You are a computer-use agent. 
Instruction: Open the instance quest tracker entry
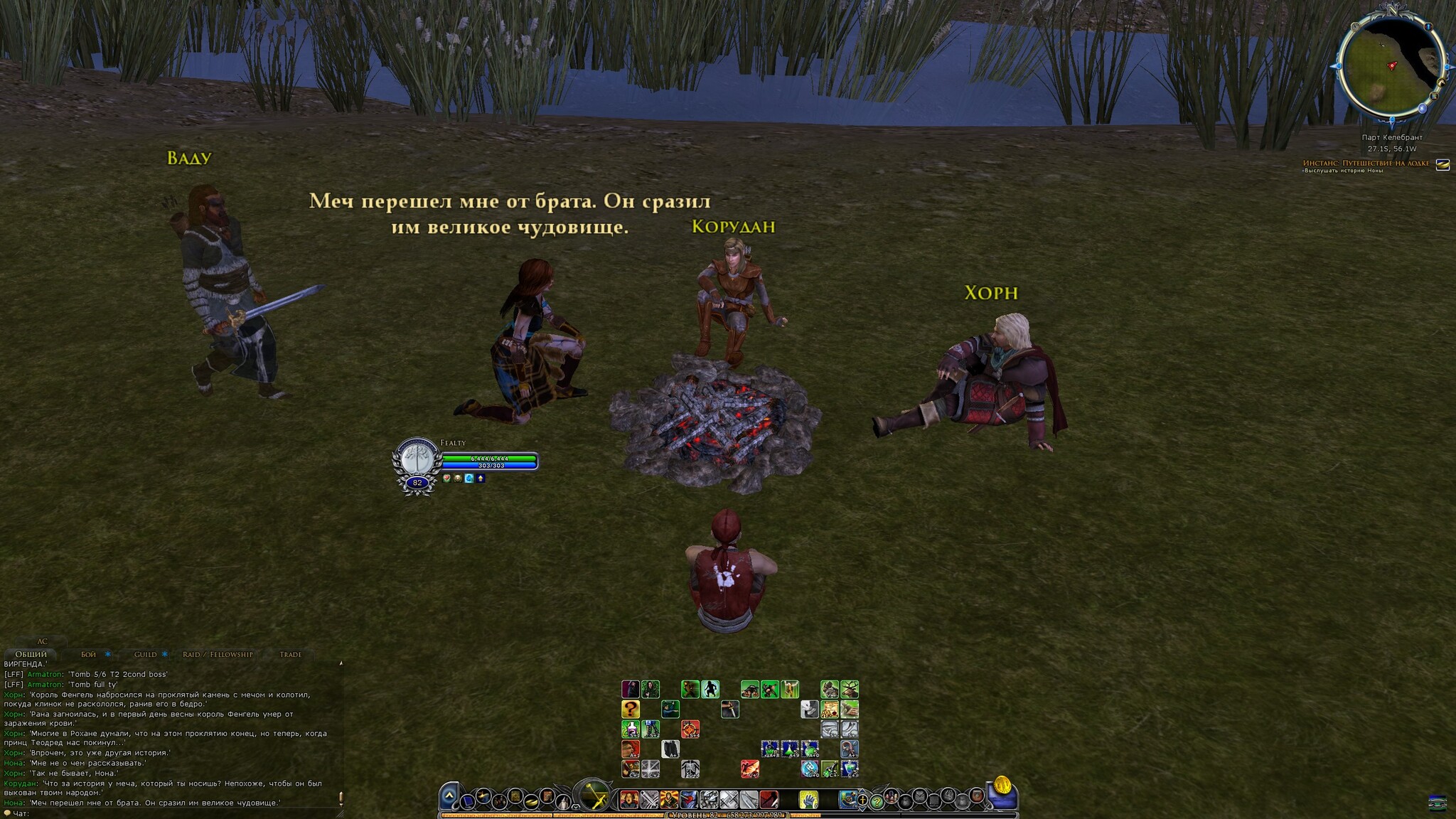(x=1365, y=164)
